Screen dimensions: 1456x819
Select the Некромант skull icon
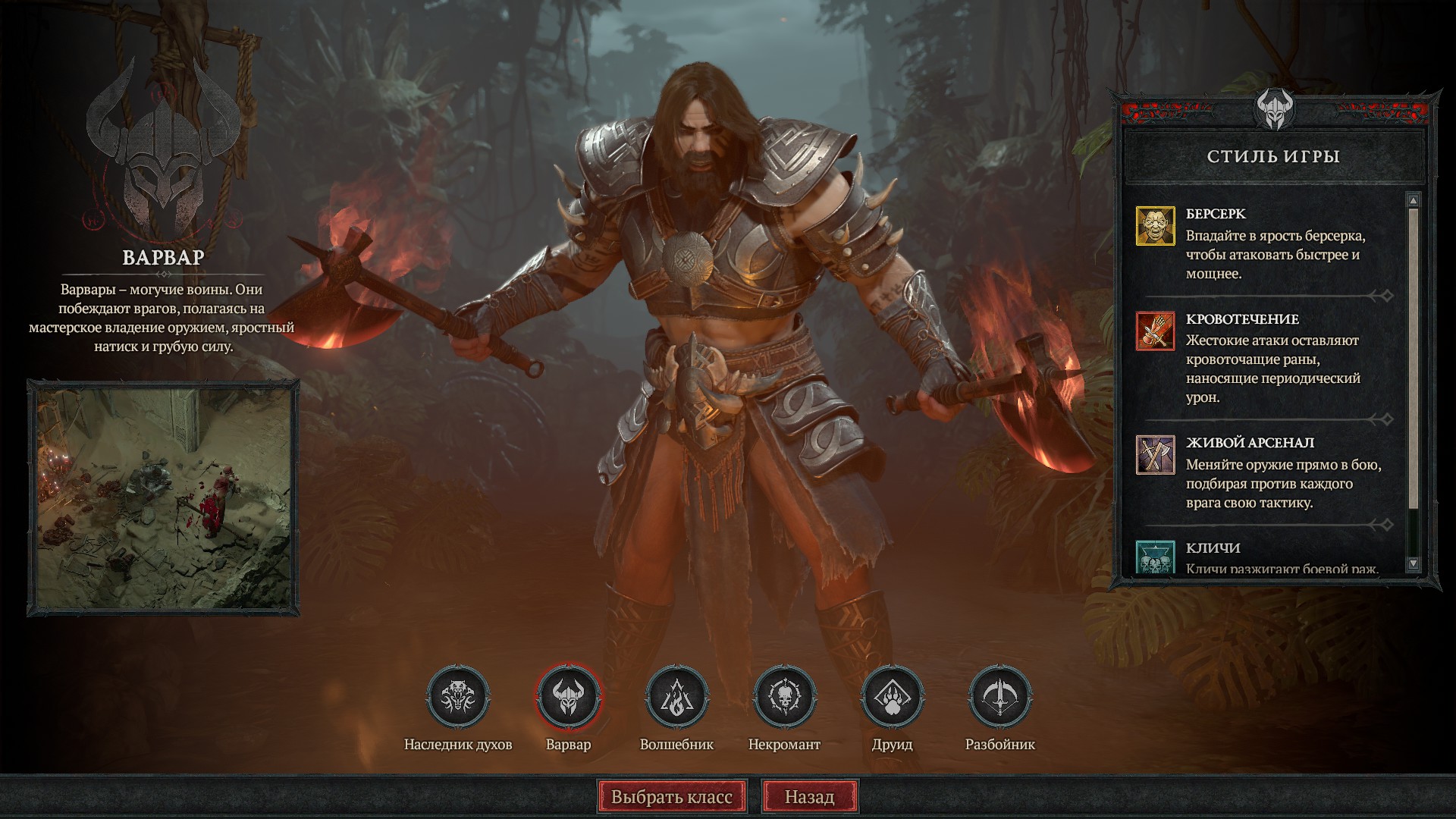[x=784, y=697]
